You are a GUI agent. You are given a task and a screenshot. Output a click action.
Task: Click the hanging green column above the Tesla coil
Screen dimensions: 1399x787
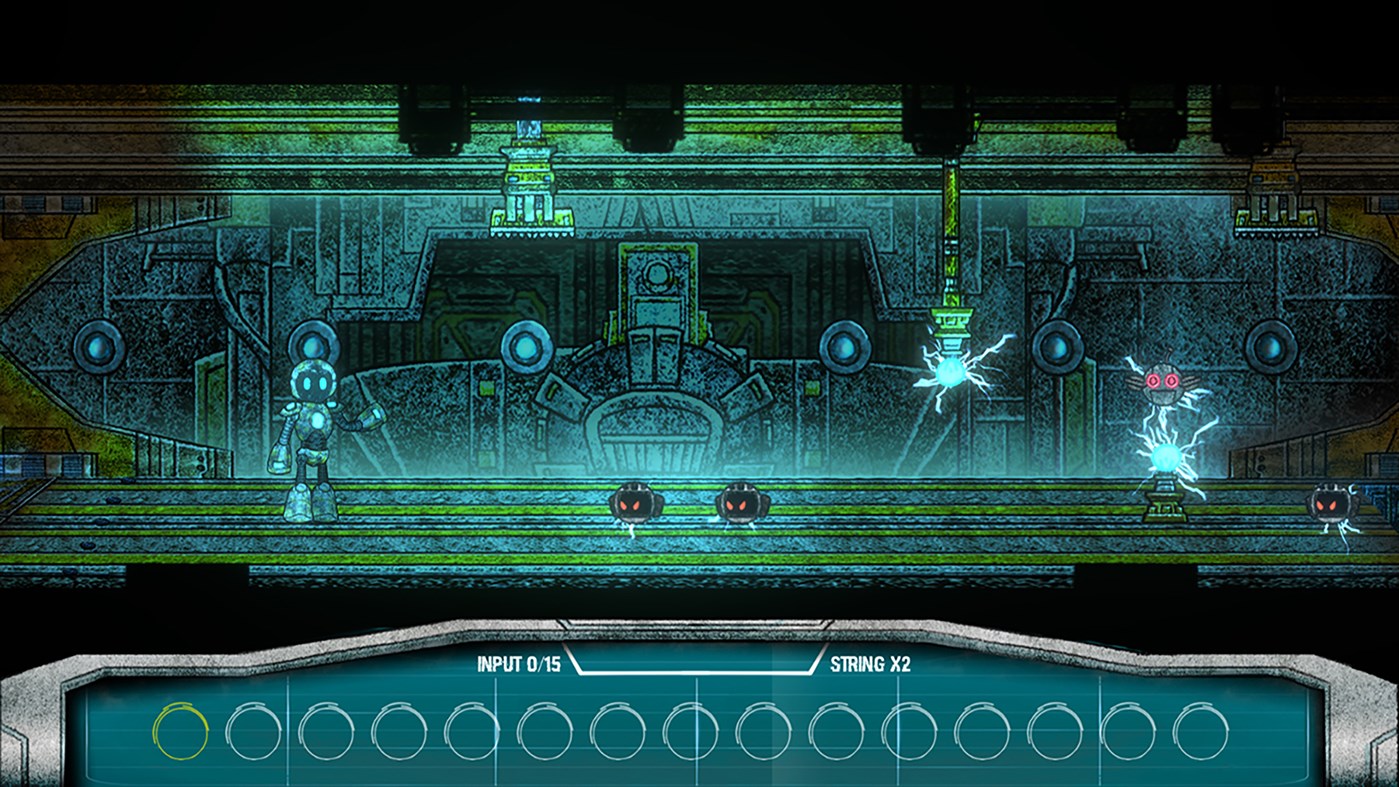(951, 250)
